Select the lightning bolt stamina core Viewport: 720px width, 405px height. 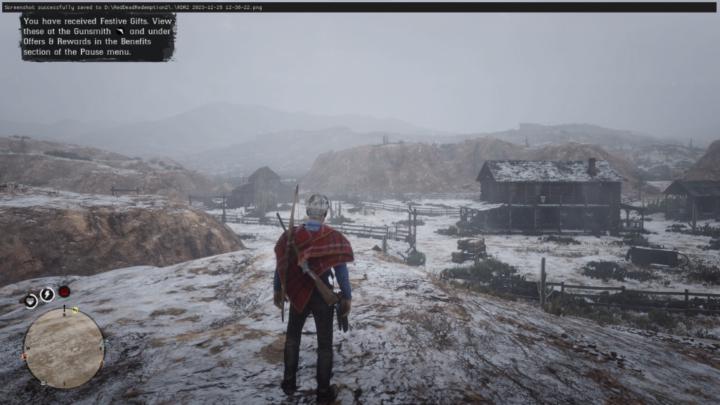pos(47,294)
